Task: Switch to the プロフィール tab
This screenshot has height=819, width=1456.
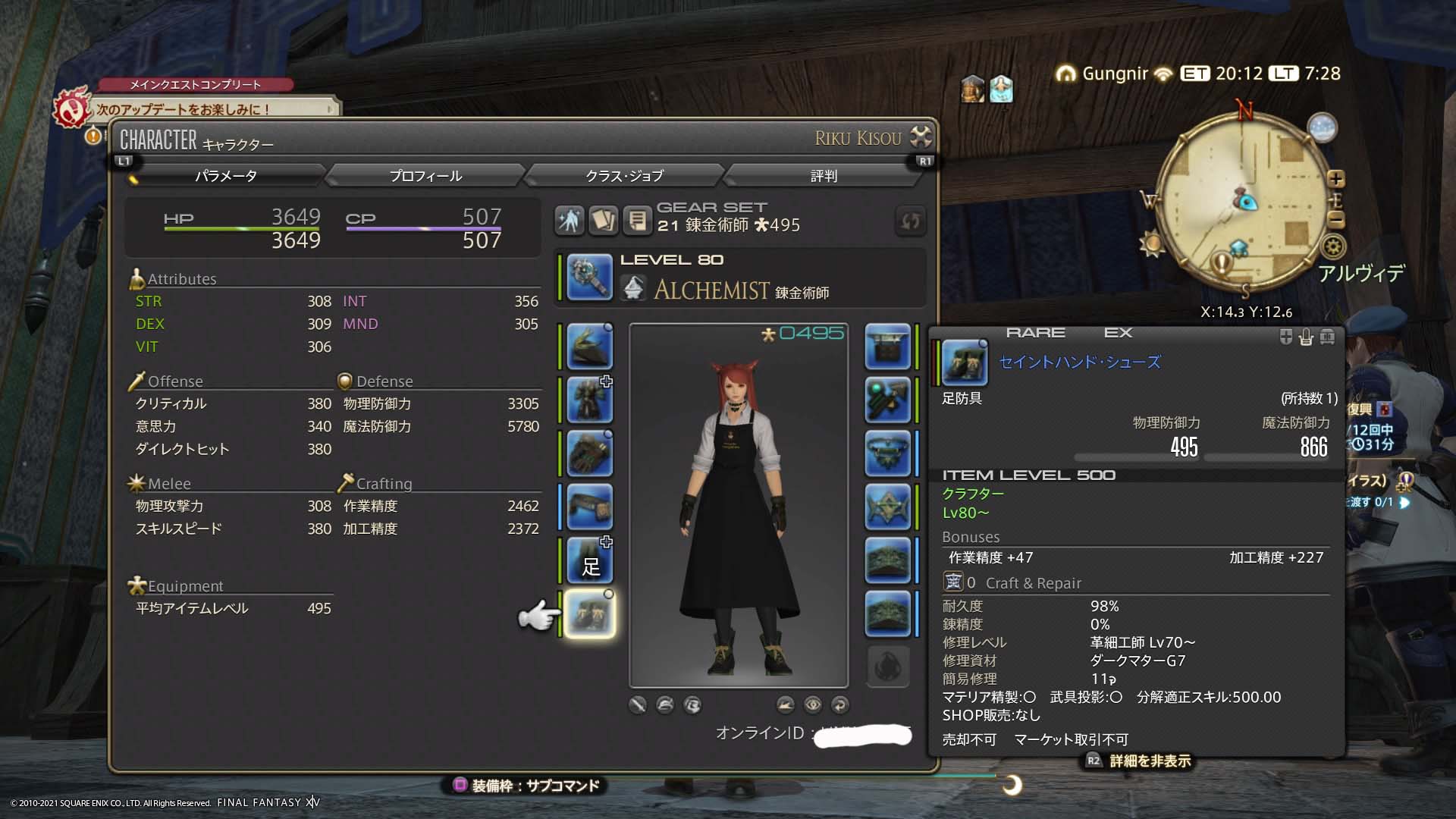Action: [x=425, y=176]
